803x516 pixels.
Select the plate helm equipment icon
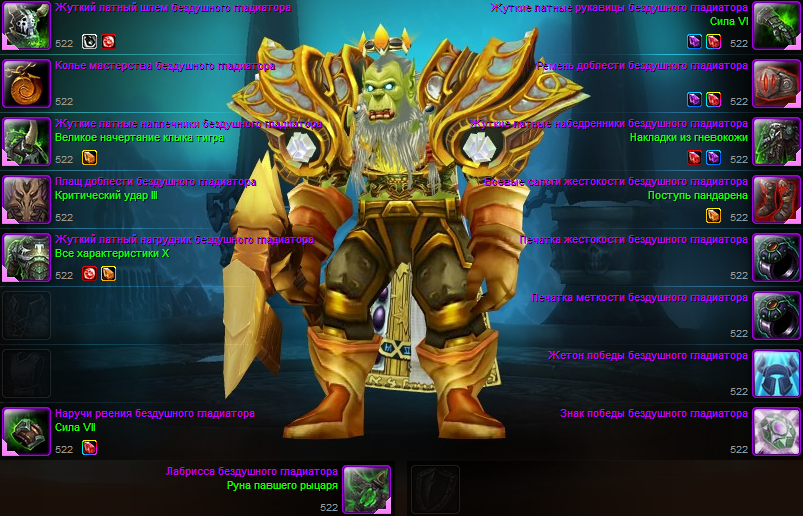point(26,26)
